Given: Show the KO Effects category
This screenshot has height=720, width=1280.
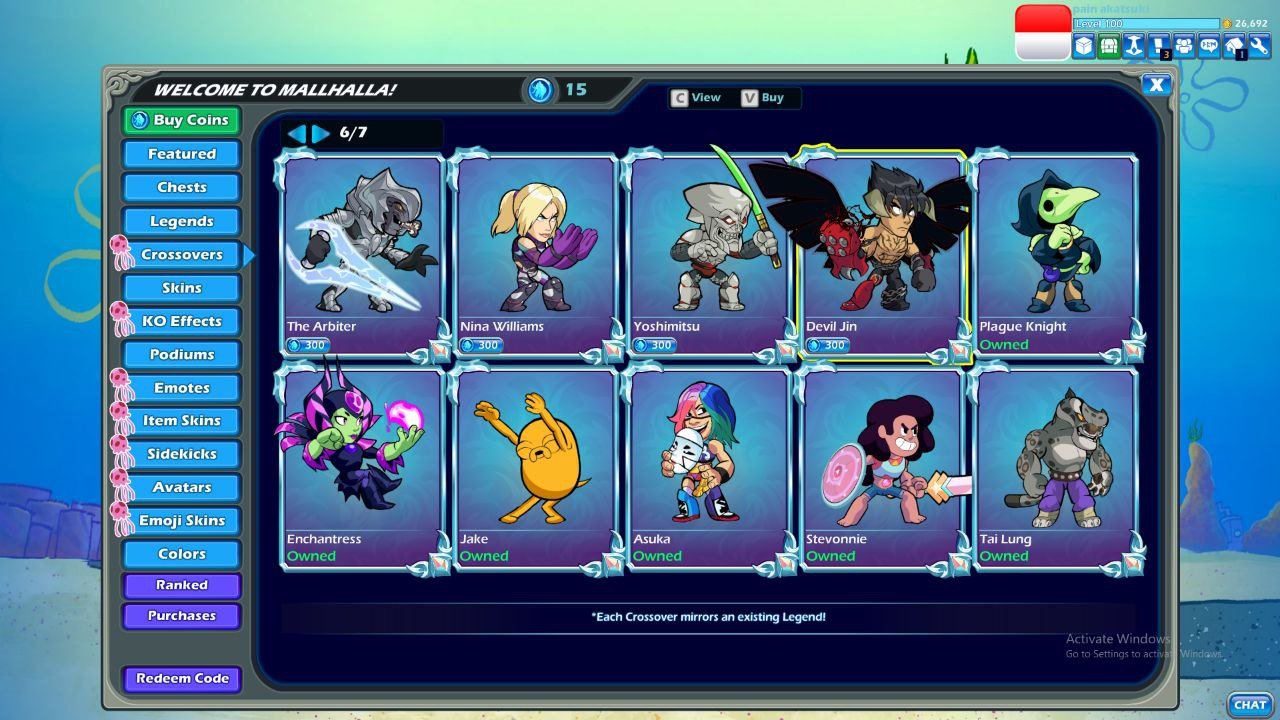Looking at the screenshot, I should click(x=181, y=321).
